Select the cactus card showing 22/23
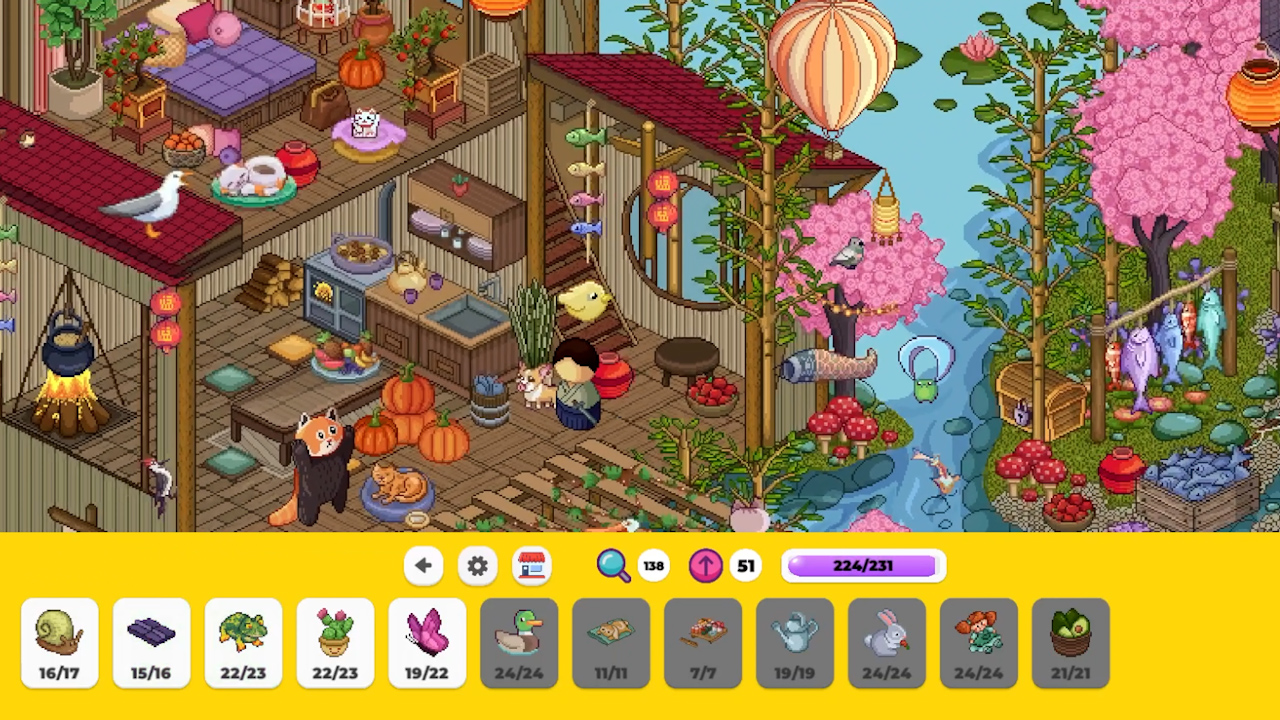 point(335,641)
